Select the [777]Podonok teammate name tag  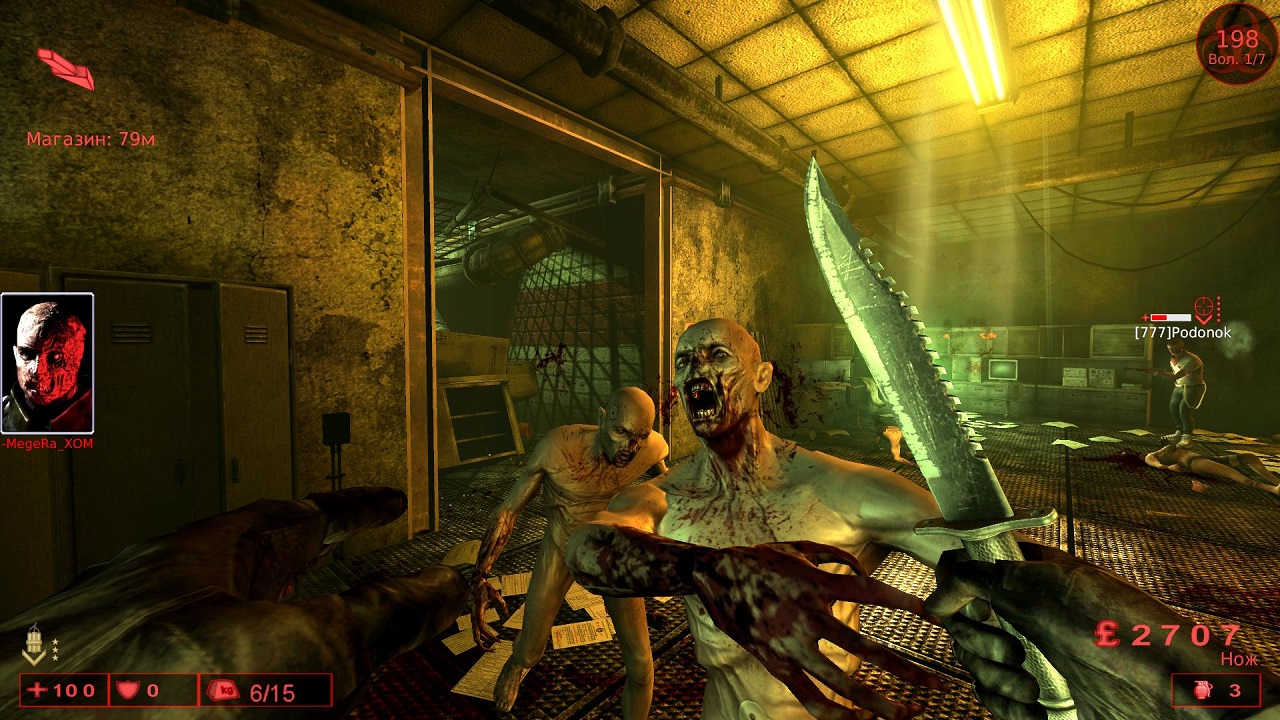[x=1183, y=332]
